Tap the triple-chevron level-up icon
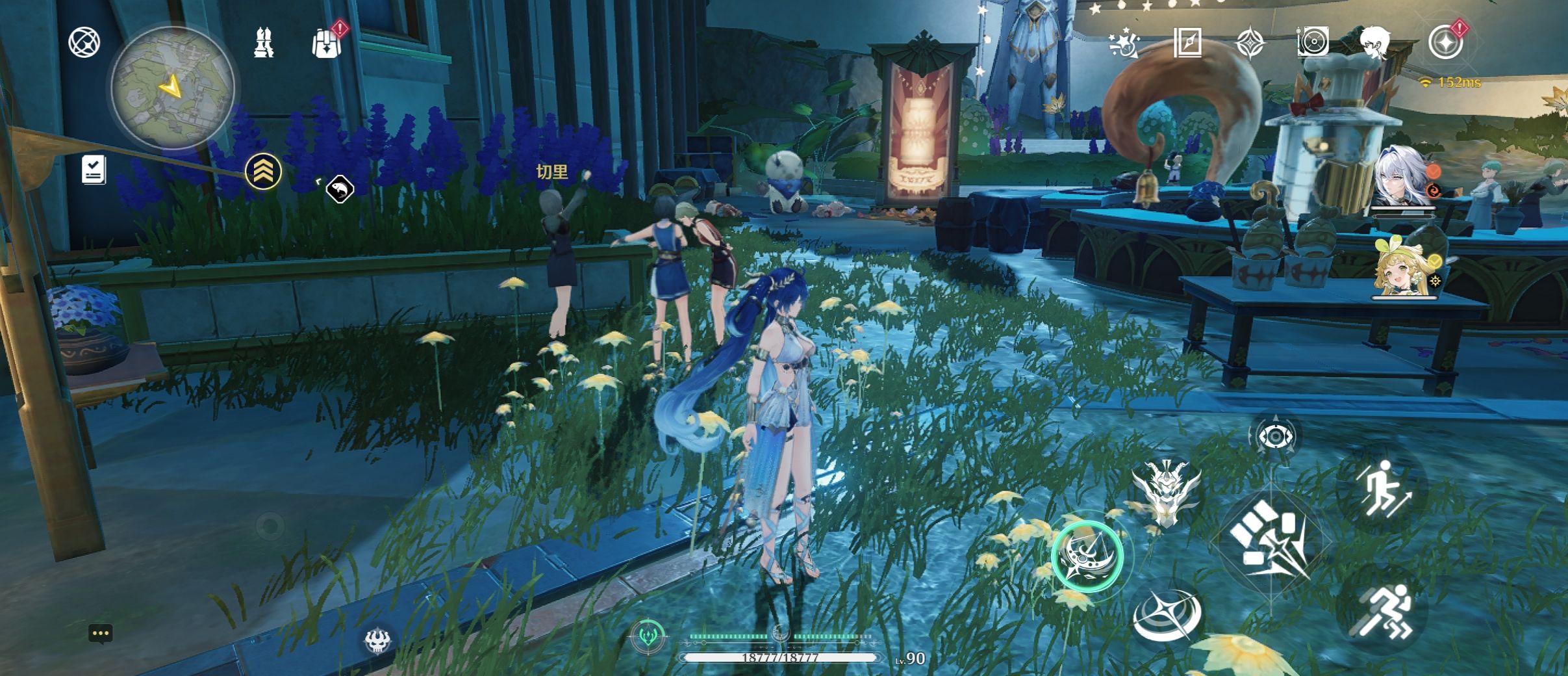 (263, 172)
